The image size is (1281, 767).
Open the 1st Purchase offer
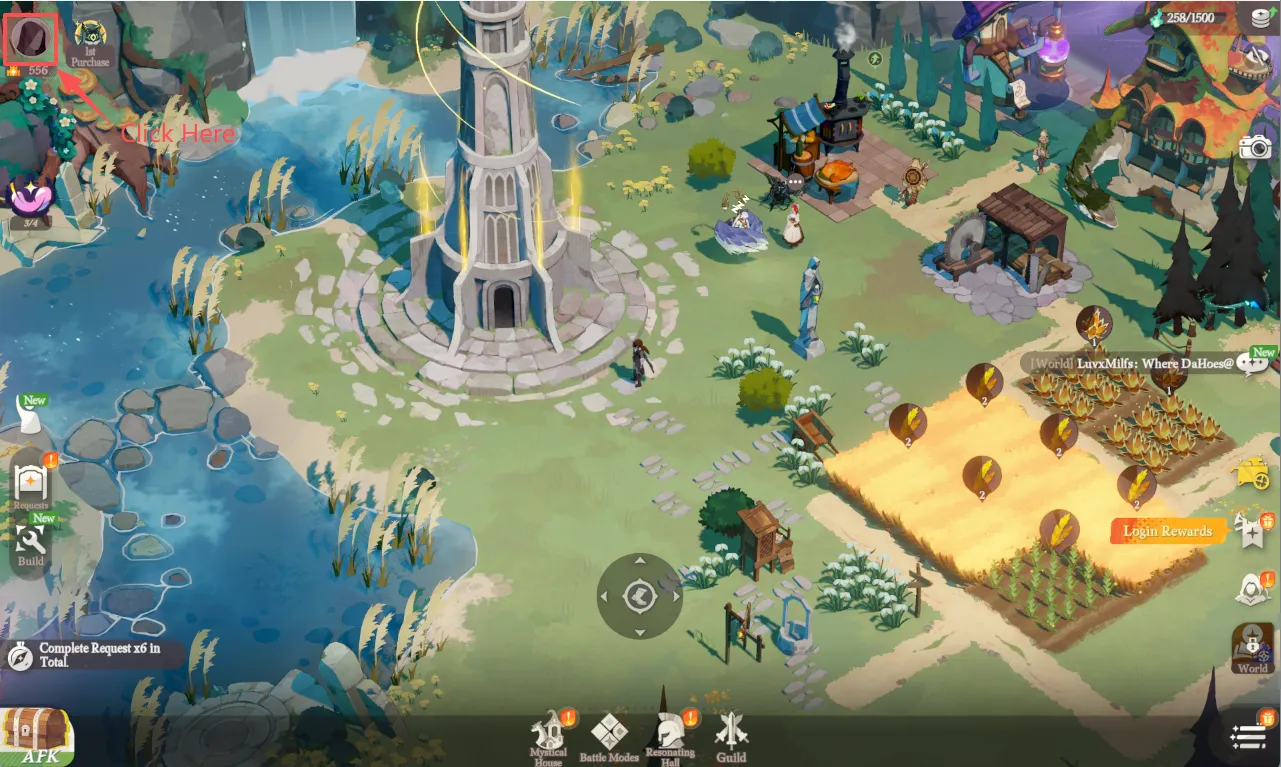91,40
